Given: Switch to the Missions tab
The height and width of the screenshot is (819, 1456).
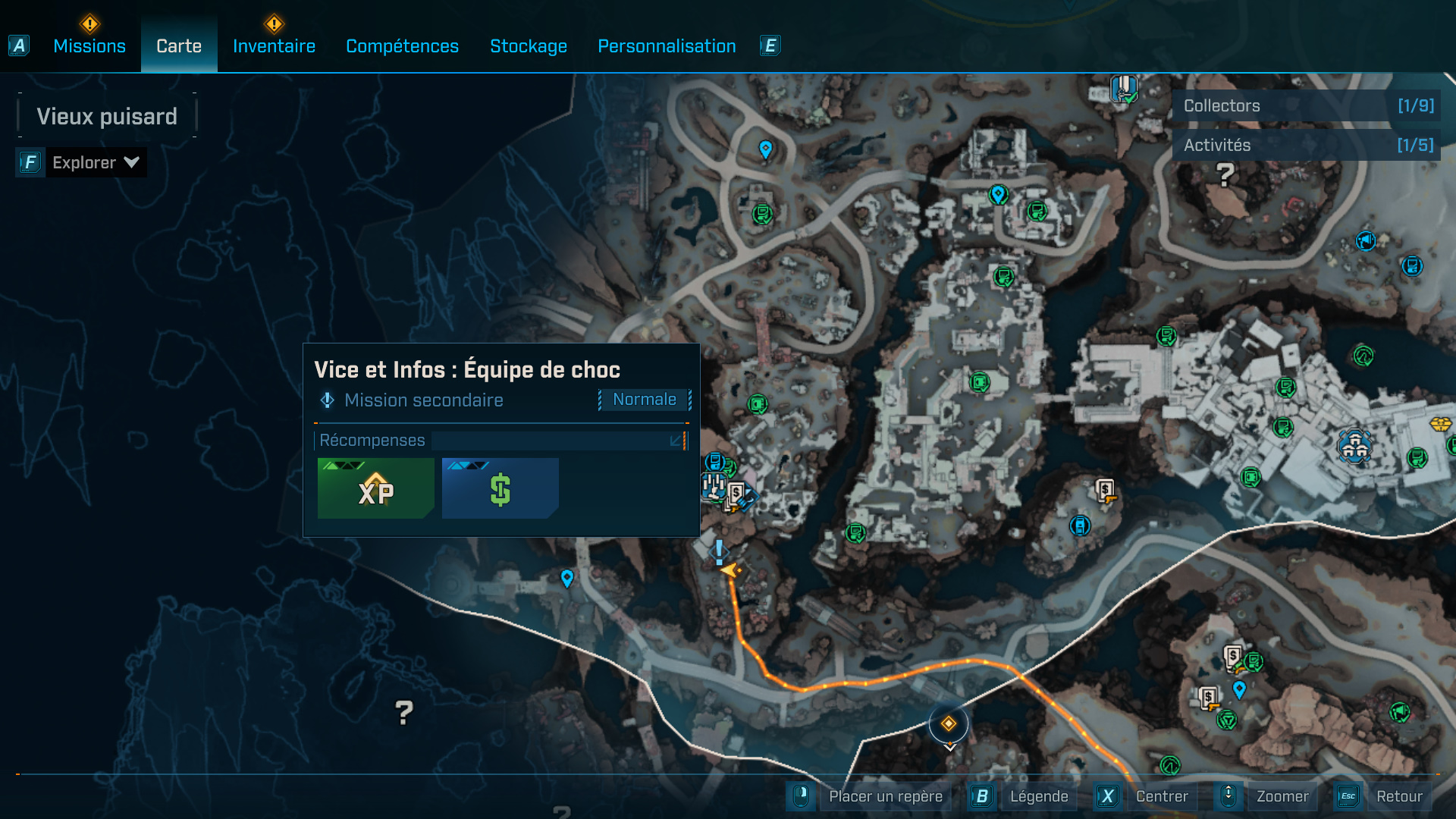Looking at the screenshot, I should pyautogui.click(x=89, y=46).
